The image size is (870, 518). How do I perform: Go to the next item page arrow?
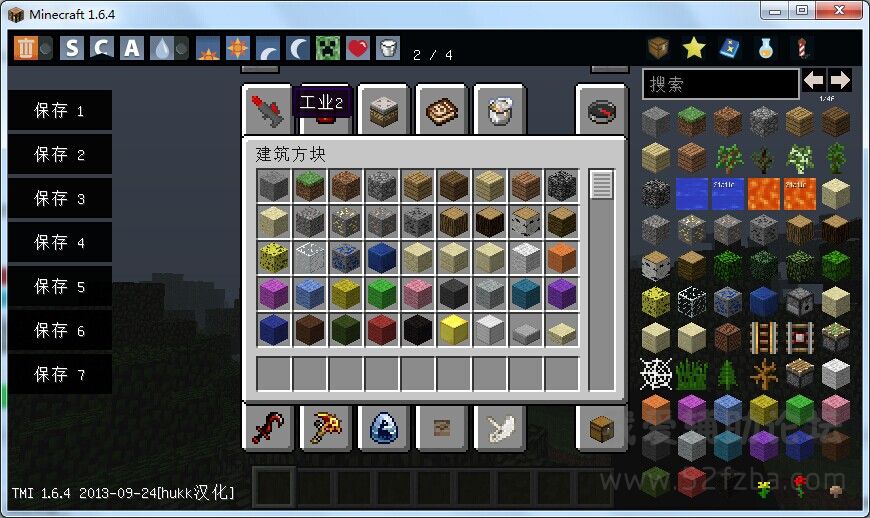pos(840,80)
